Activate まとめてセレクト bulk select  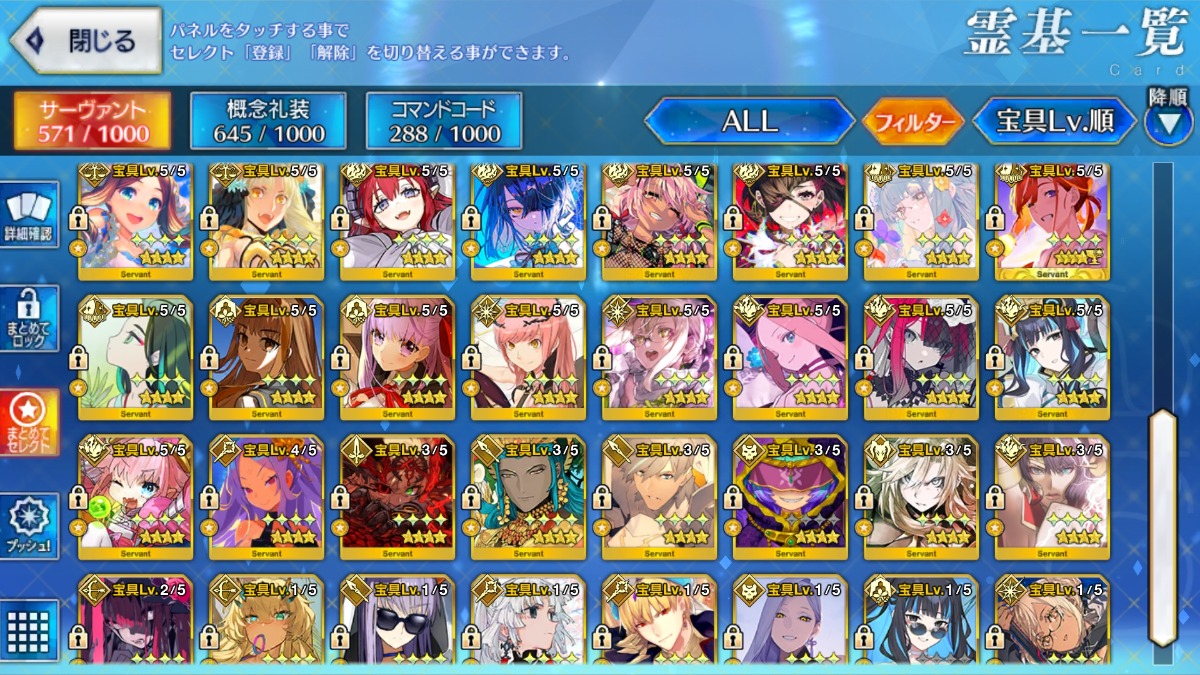tap(28, 423)
